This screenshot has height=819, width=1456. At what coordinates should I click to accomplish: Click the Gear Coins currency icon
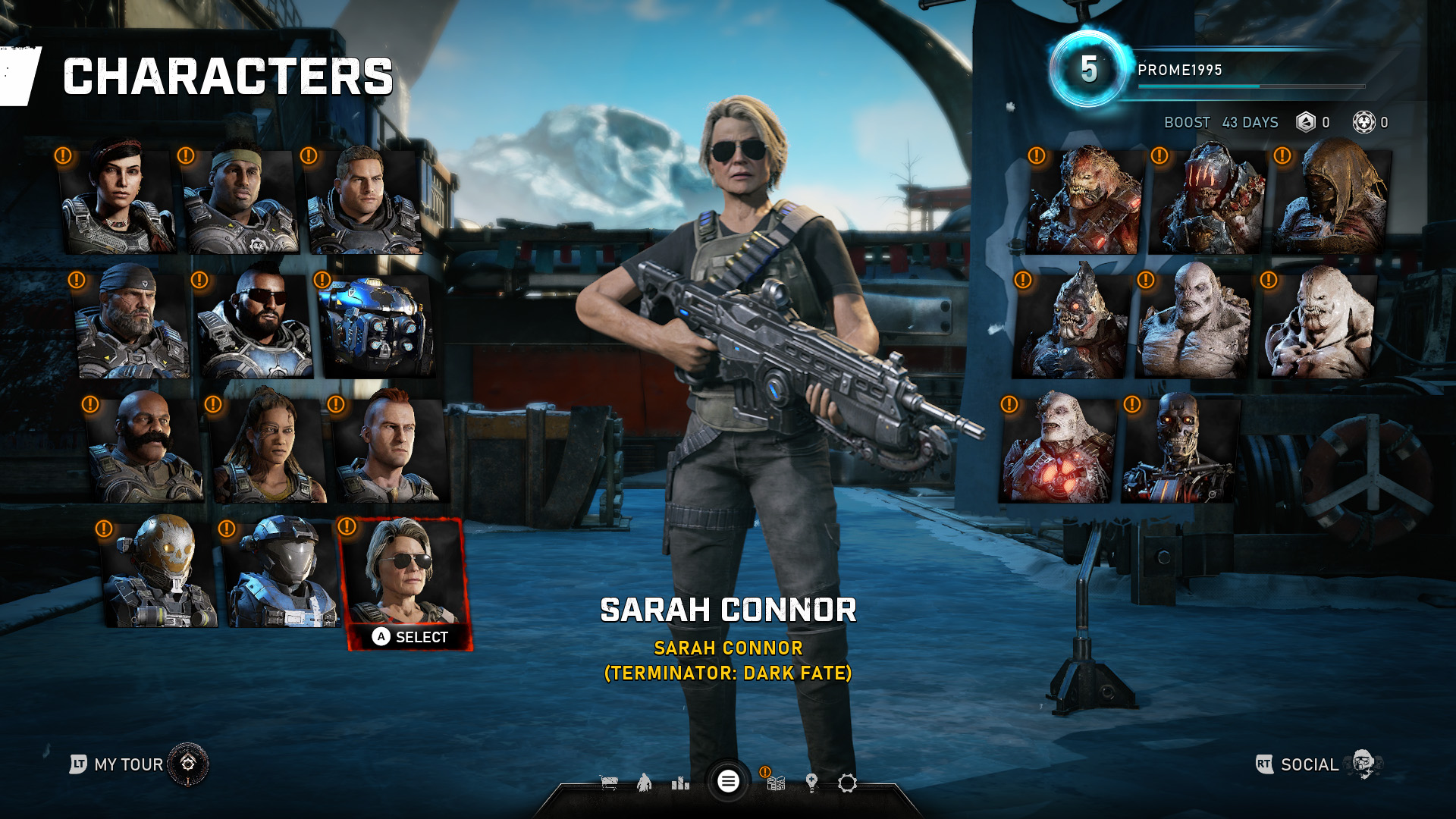point(1306,122)
